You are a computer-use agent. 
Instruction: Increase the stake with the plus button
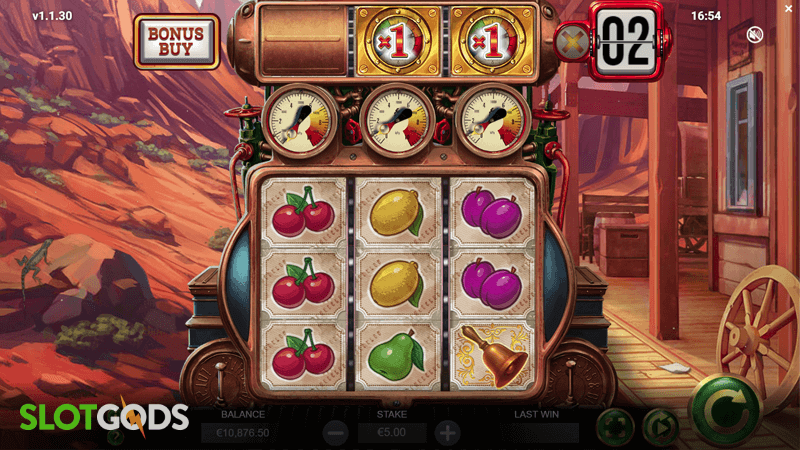point(447,433)
